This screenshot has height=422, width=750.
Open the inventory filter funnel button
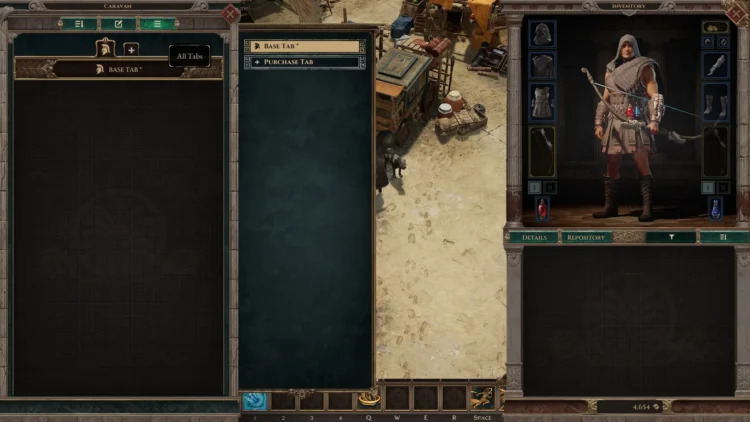tap(669, 237)
